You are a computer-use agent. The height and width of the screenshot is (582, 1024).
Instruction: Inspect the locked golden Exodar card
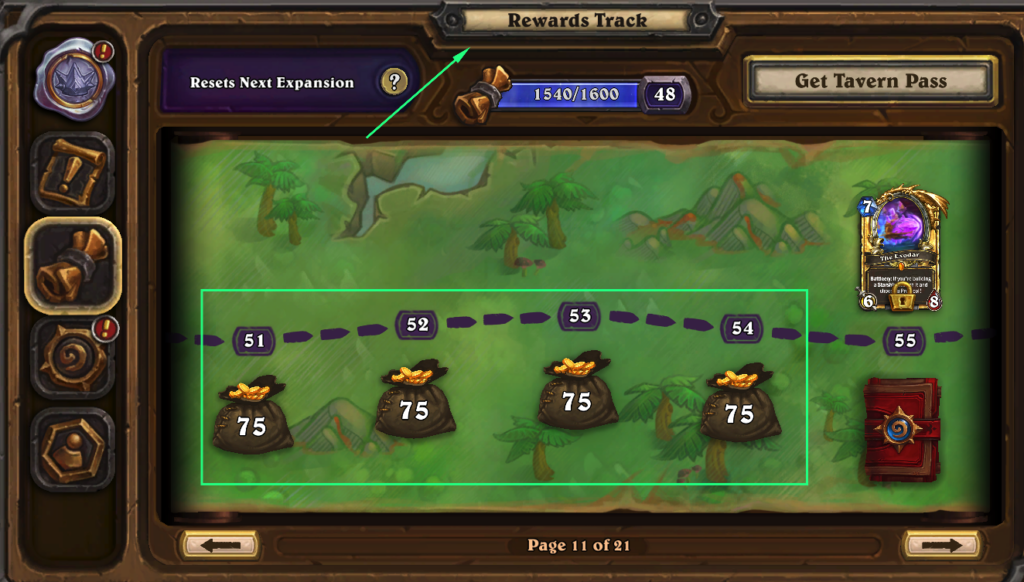tap(901, 248)
